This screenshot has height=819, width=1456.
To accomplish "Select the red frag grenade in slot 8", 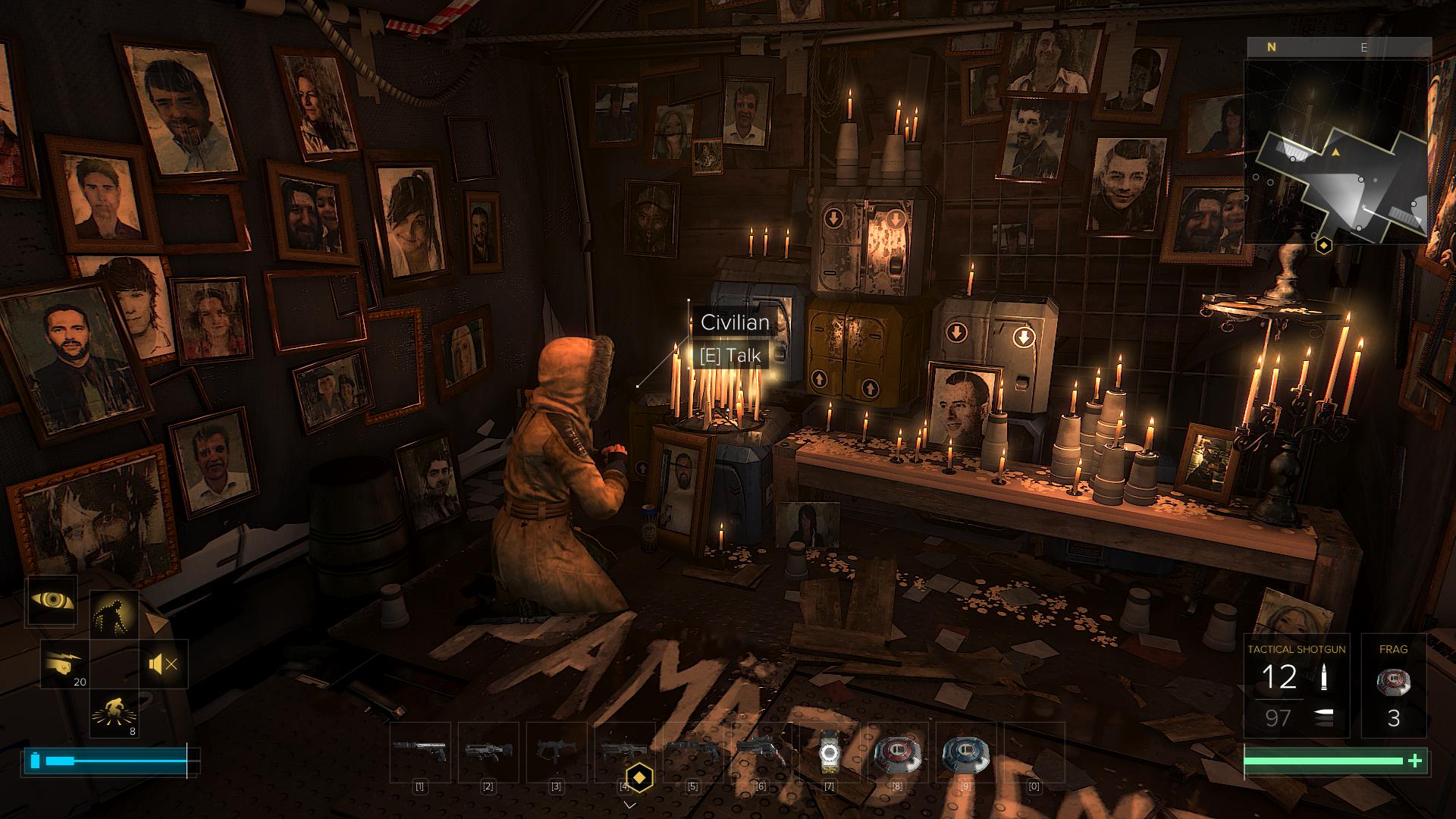I will [897, 753].
